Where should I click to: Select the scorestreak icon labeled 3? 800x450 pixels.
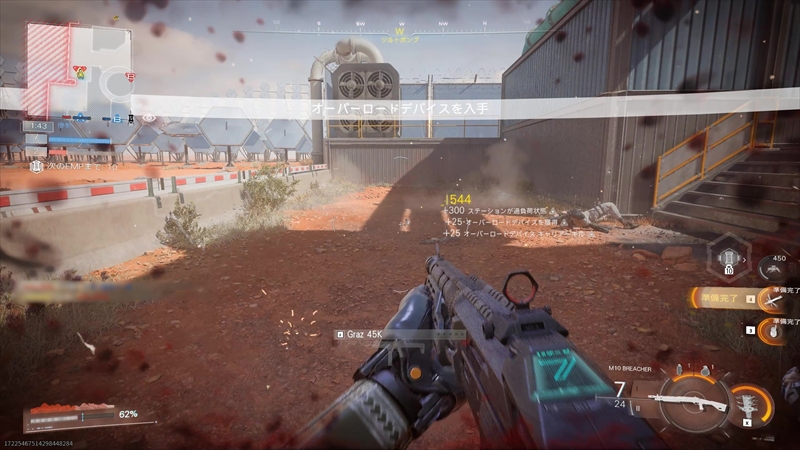[x=773, y=330]
